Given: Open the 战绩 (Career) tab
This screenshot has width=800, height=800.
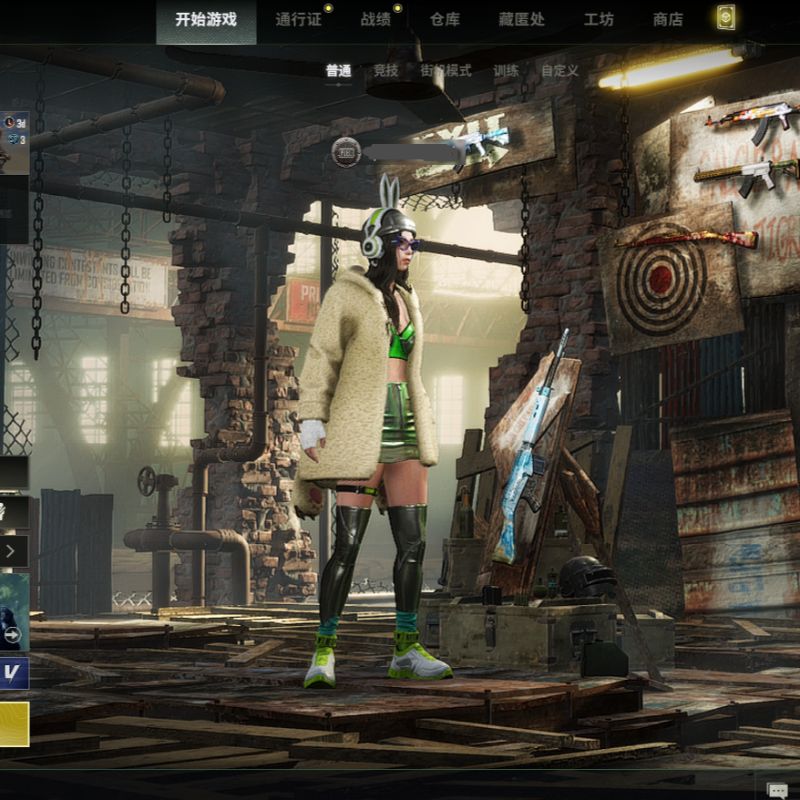Looking at the screenshot, I should click(376, 19).
